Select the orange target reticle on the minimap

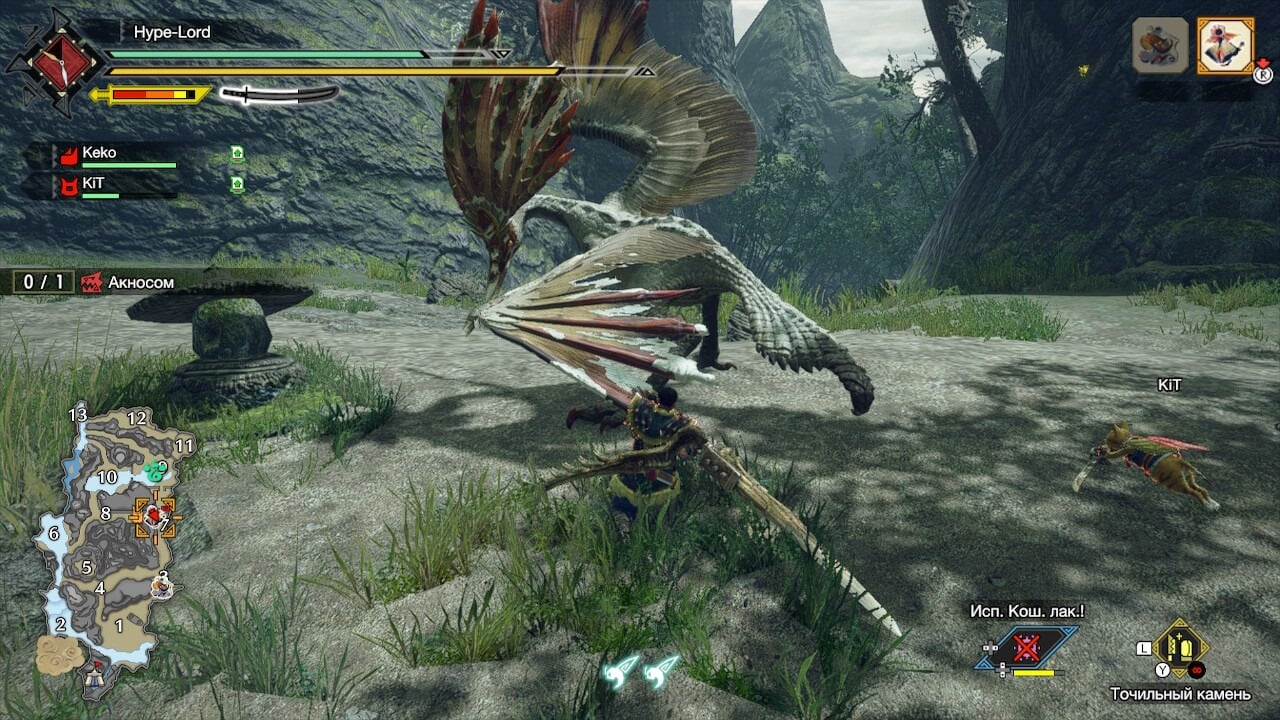pyautogui.click(x=154, y=516)
